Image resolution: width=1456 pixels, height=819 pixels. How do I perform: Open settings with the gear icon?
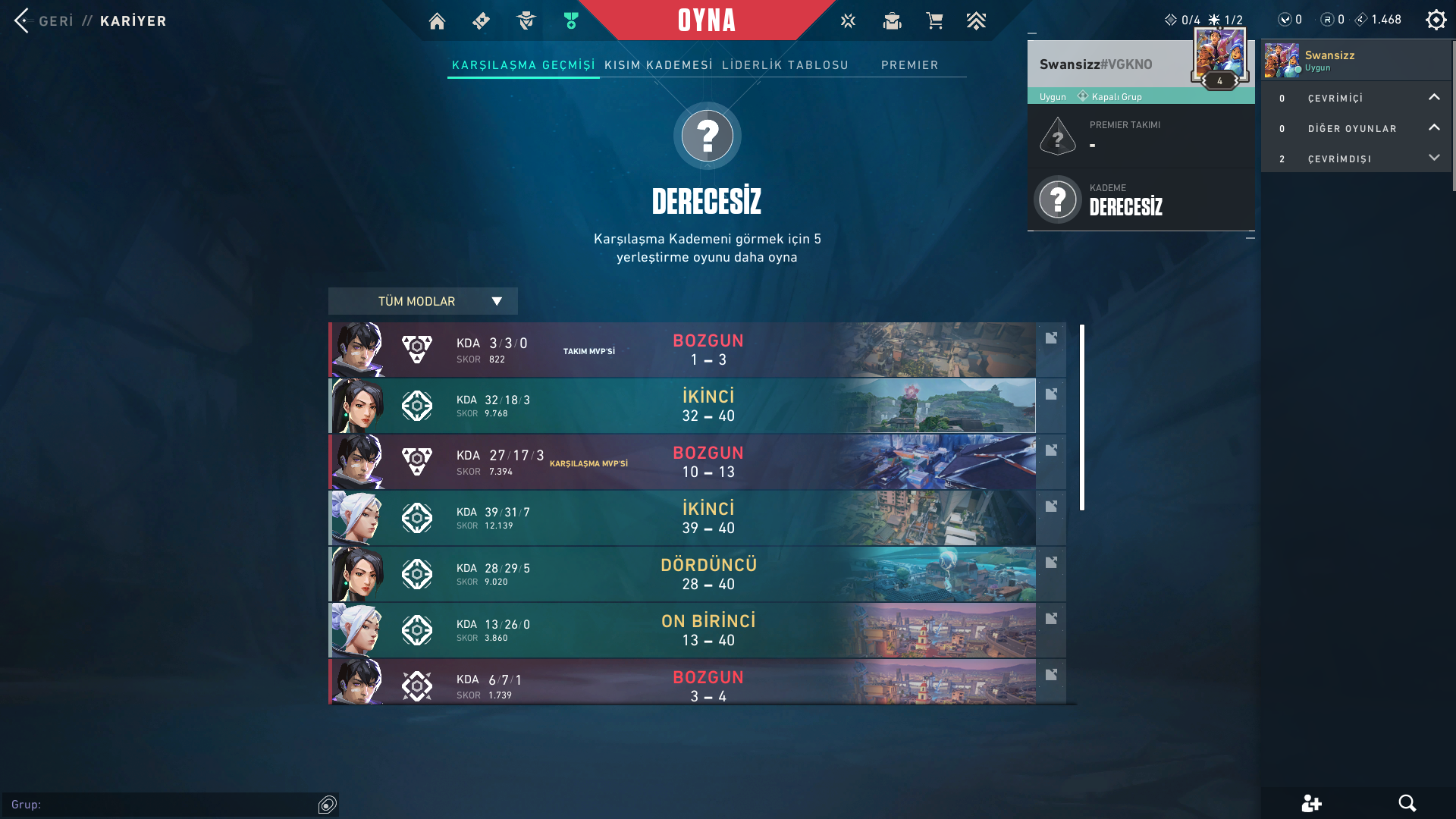[x=1436, y=20]
